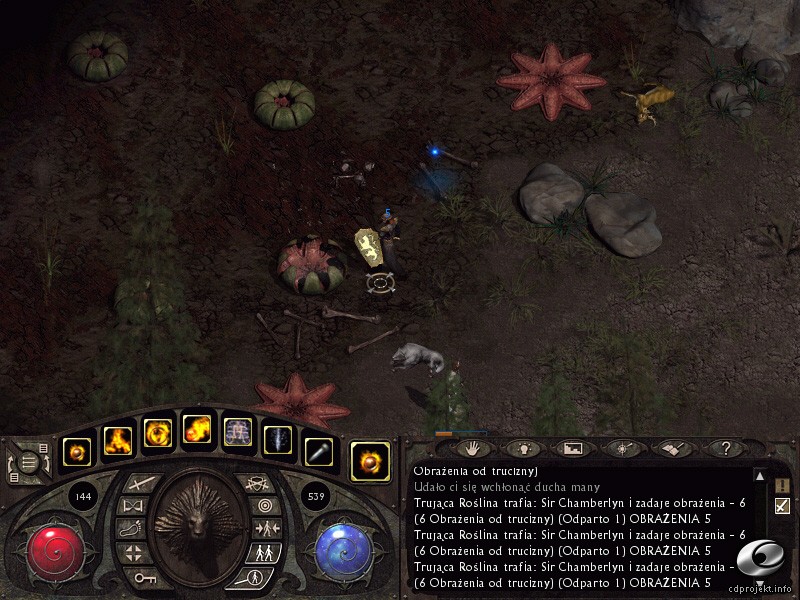Viewport: 800px width, 600px height.
Task: Click the exclamation mark log filter
Action: (782, 485)
